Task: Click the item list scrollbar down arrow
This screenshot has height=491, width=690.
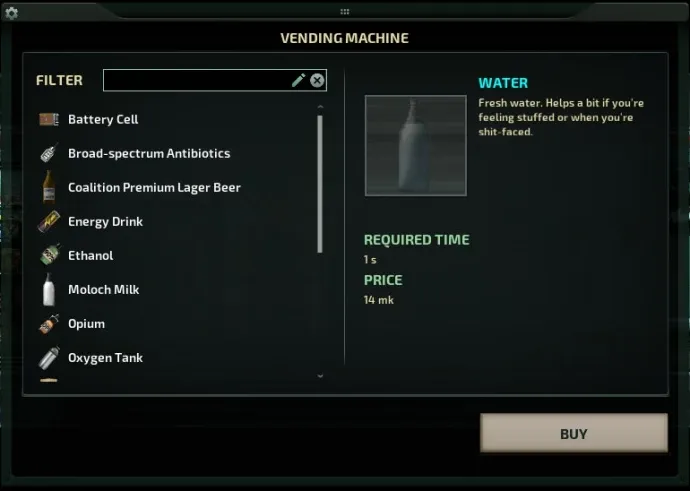Action: tap(320, 376)
